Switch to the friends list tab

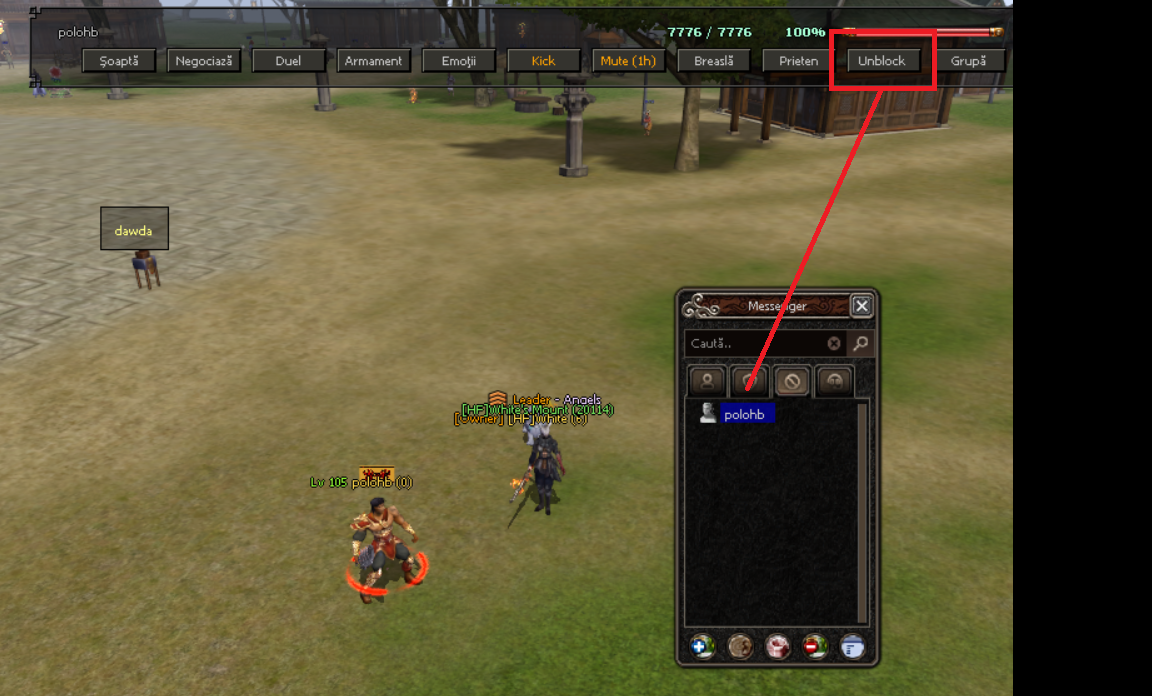tap(708, 380)
